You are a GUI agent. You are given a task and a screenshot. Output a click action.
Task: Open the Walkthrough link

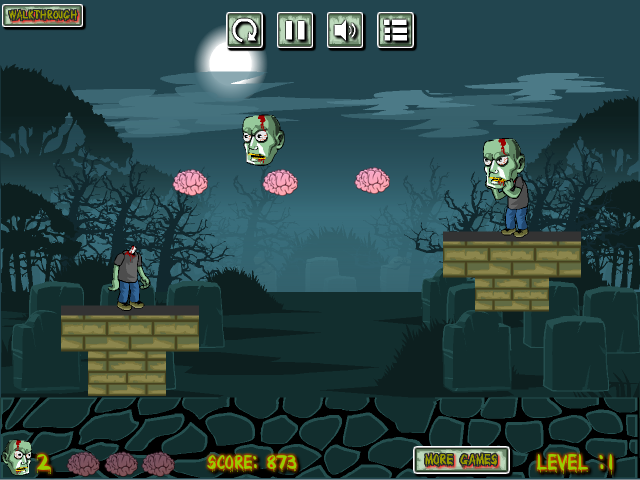pos(43,15)
